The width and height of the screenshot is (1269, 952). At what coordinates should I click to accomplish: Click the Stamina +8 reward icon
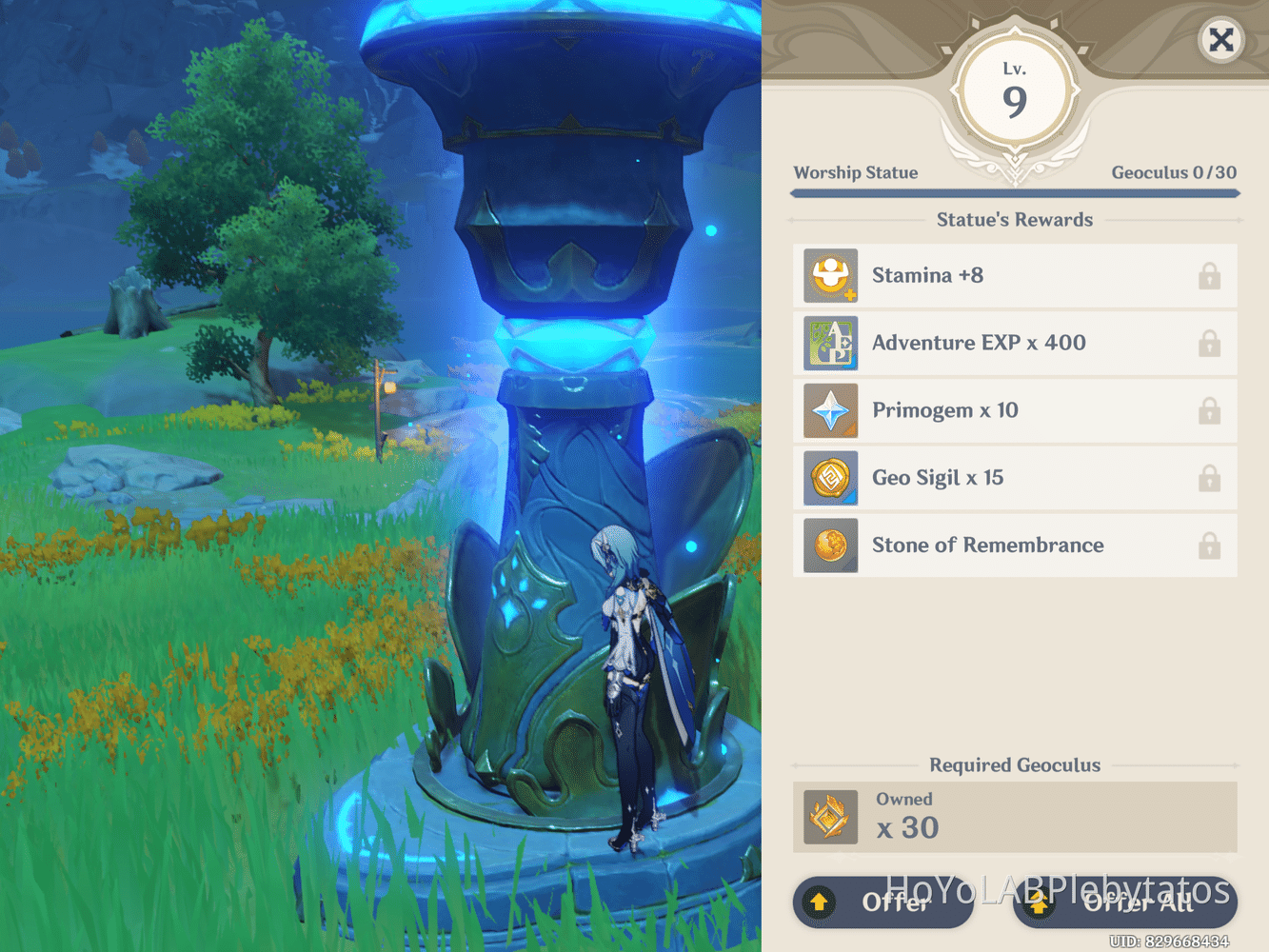pos(829,276)
